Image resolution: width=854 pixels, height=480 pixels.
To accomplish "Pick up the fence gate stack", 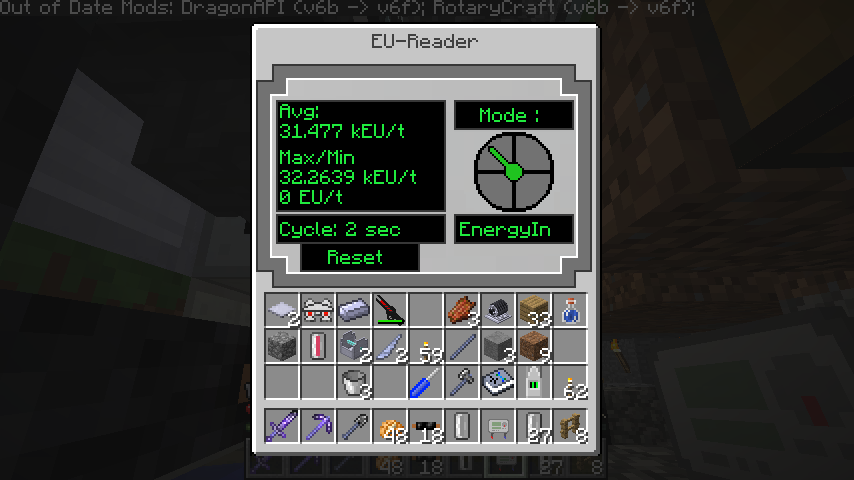I will [570, 426].
